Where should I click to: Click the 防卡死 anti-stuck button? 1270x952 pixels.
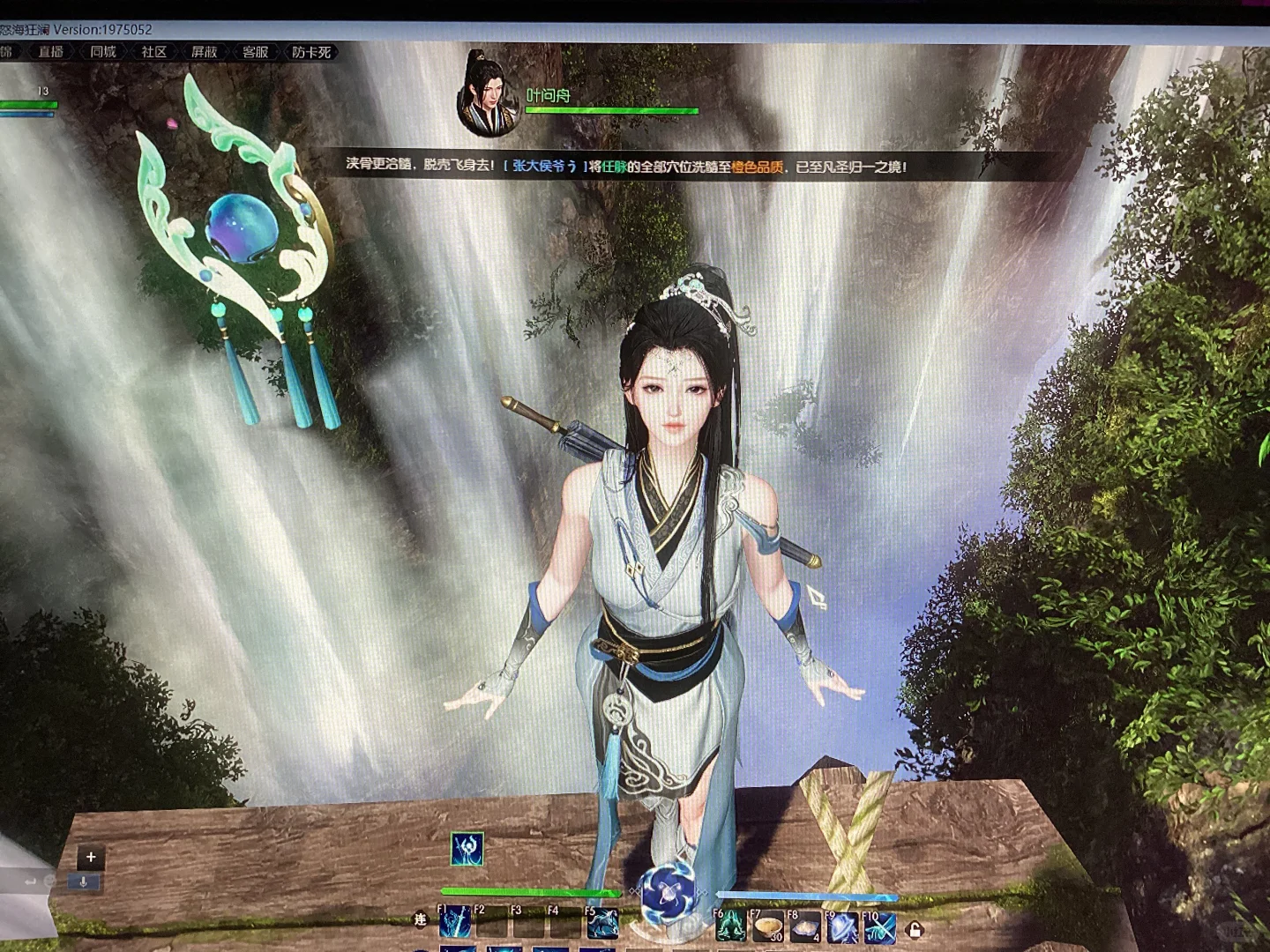click(x=311, y=52)
